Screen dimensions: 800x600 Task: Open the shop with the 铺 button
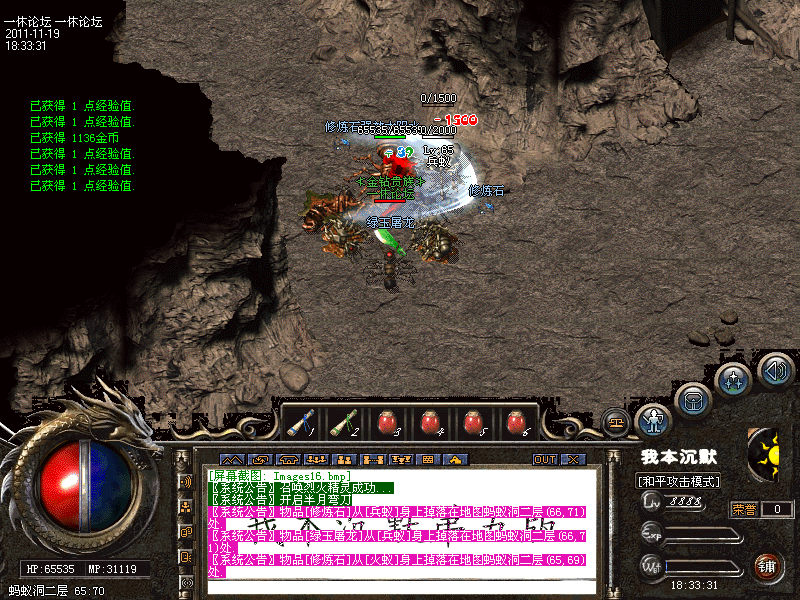[767, 567]
